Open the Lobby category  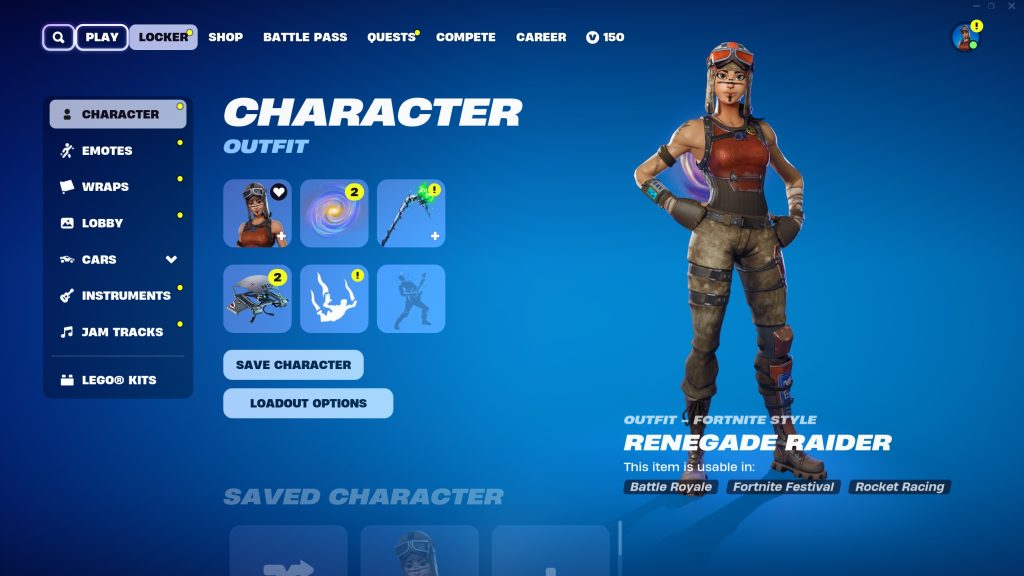pyautogui.click(x=102, y=223)
